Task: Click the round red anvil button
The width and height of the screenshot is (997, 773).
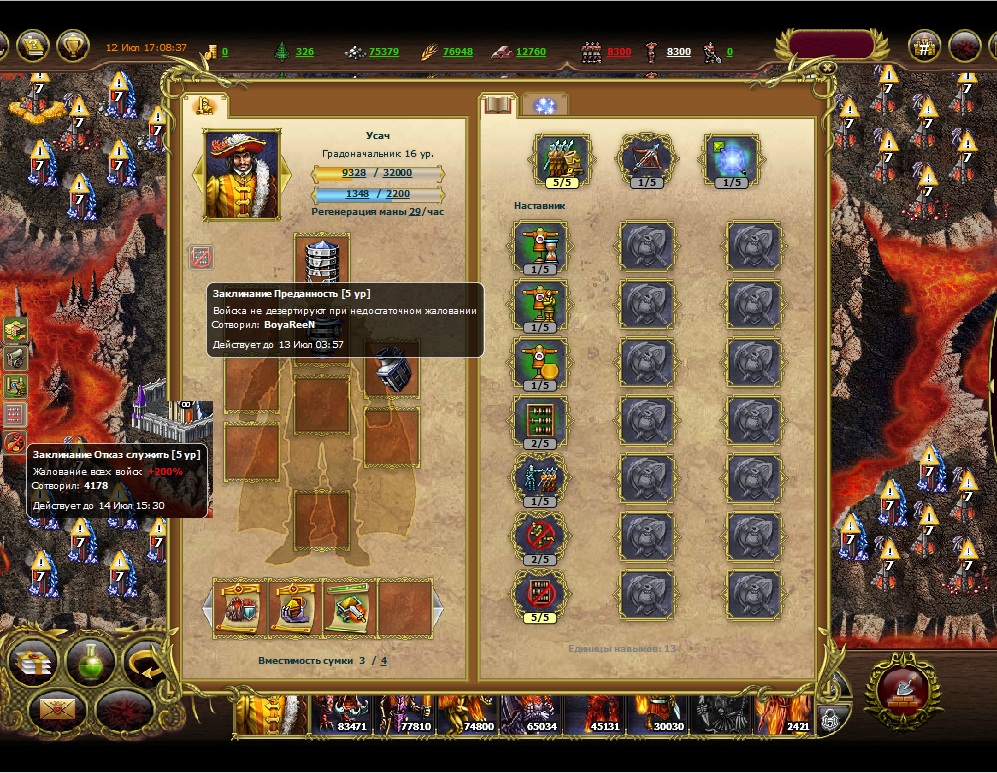Action: pyautogui.click(x=902, y=688)
